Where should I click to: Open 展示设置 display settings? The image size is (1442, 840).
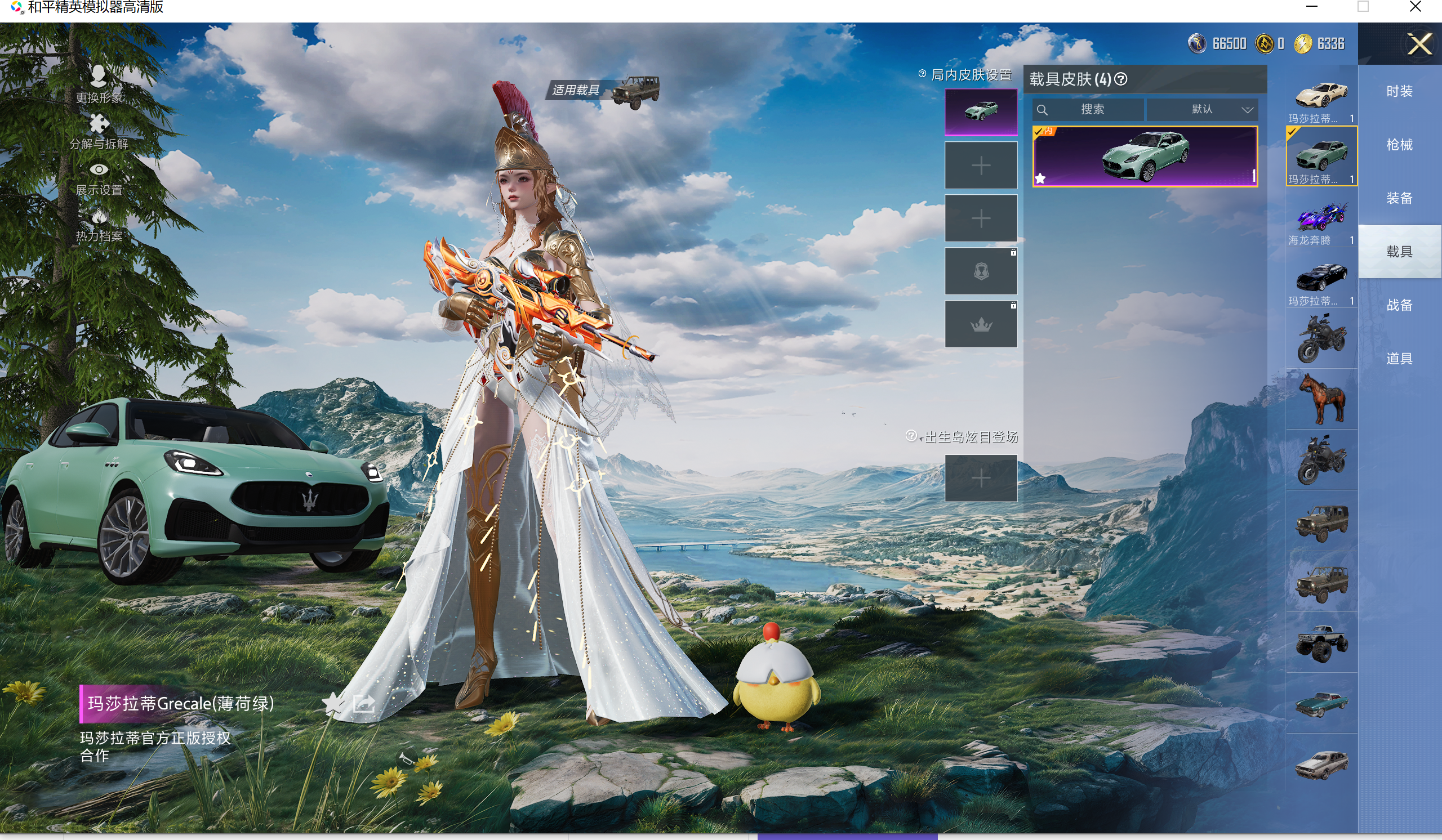(x=99, y=178)
